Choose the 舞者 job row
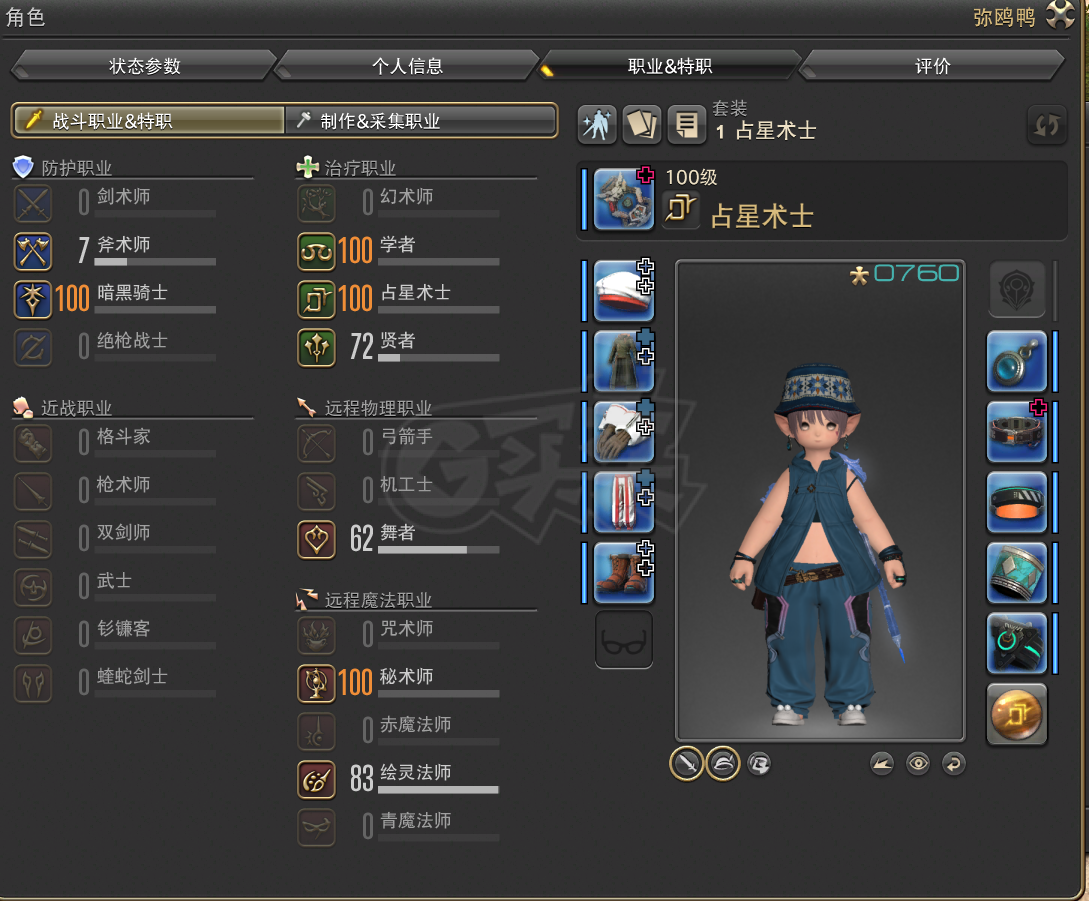 (397, 534)
